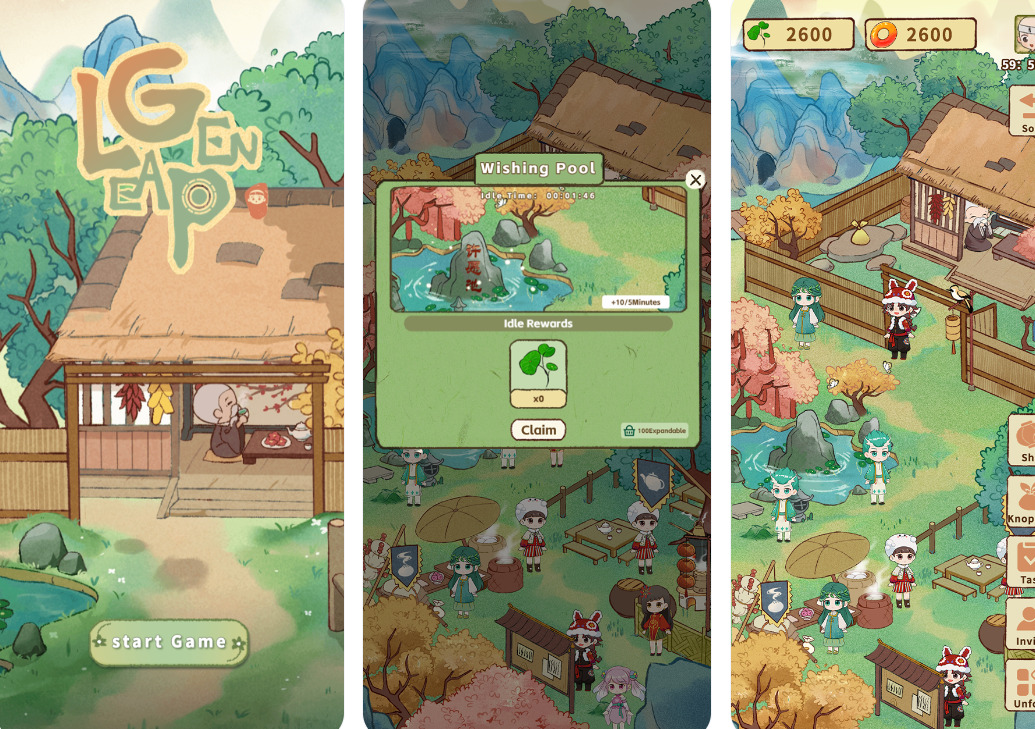Open the Knapsack side button
Screen dimensions: 1035x729
pyautogui.click(x=1021, y=501)
